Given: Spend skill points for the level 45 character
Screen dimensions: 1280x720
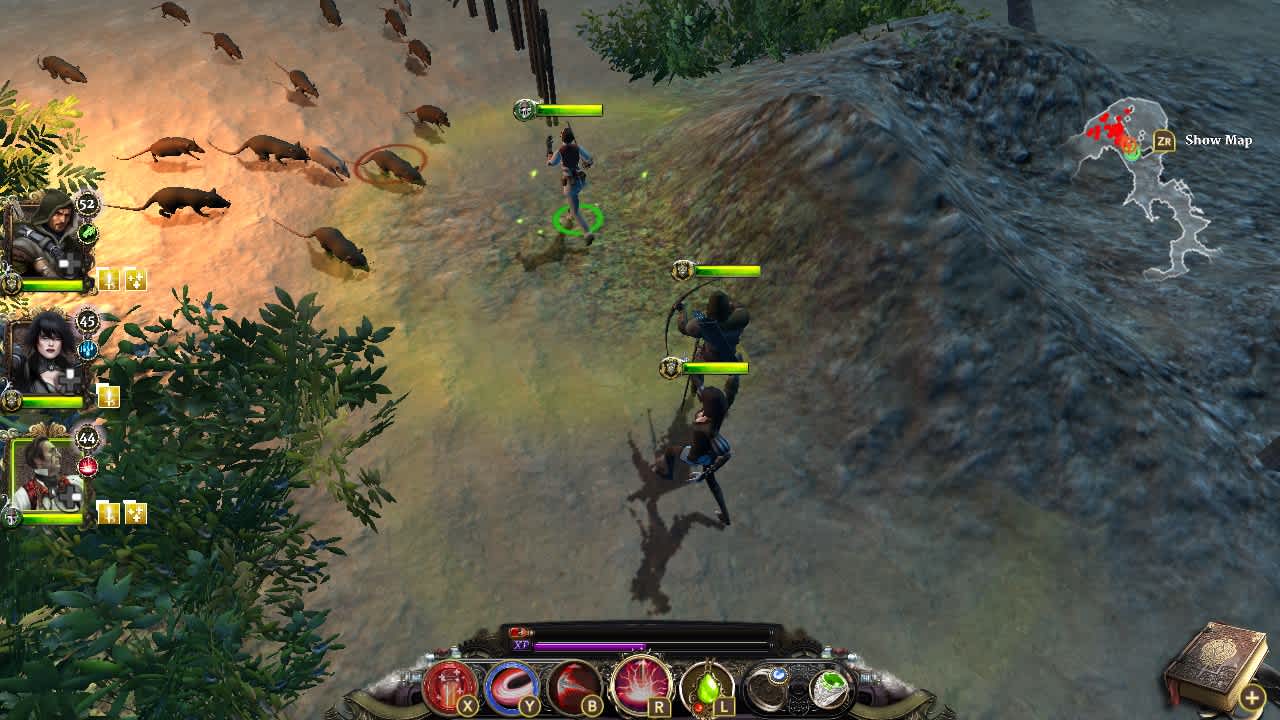Looking at the screenshot, I should pos(109,392).
